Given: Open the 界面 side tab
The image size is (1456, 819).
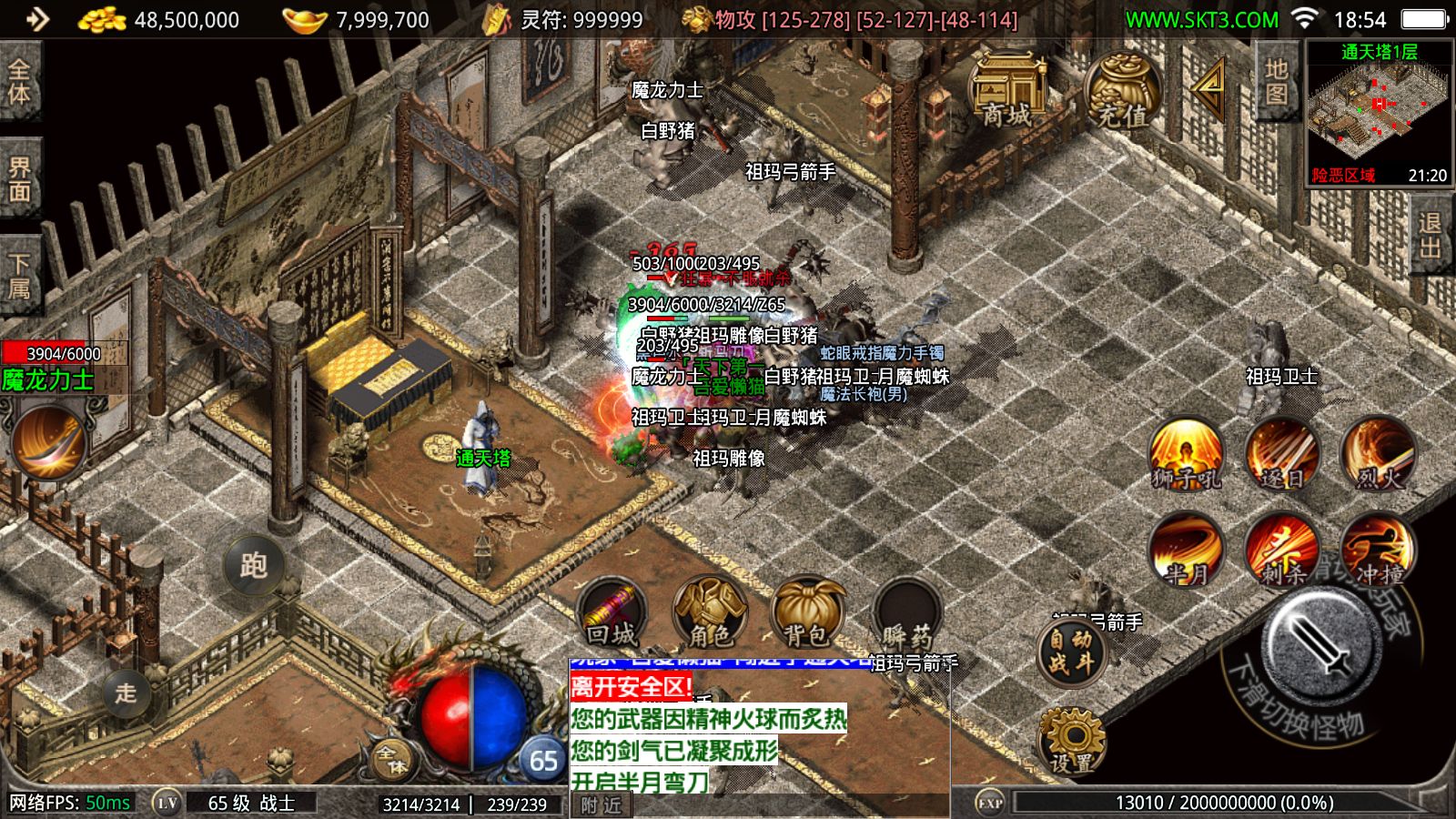Looking at the screenshot, I should (x=20, y=180).
